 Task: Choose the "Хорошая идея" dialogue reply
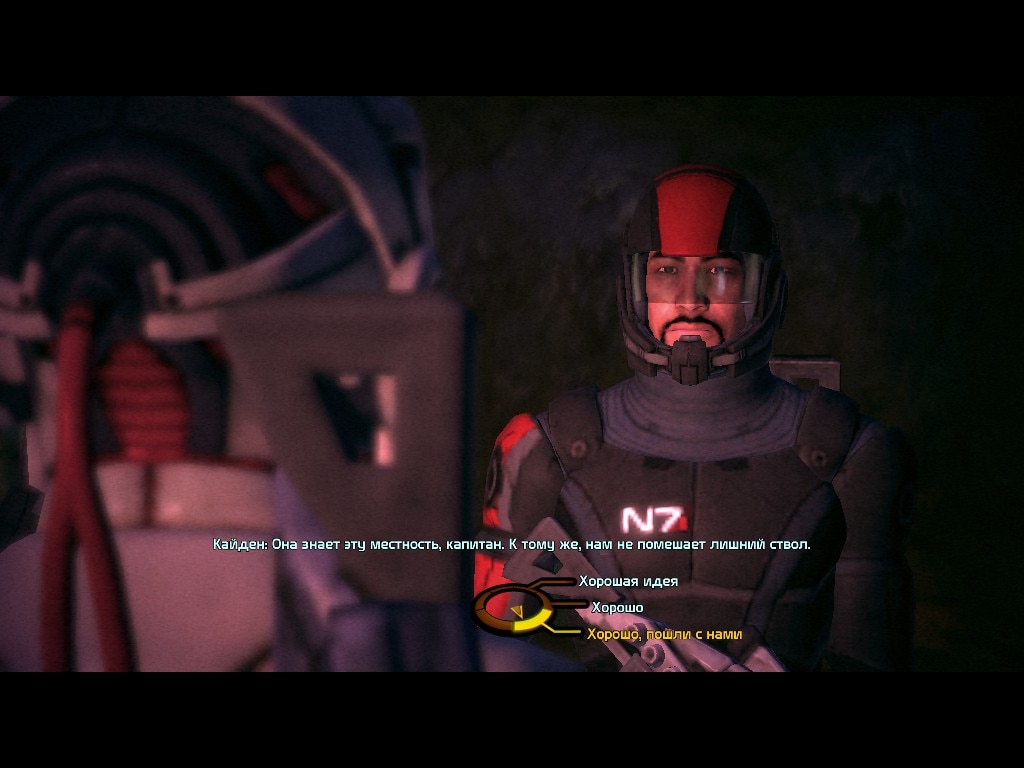point(628,581)
